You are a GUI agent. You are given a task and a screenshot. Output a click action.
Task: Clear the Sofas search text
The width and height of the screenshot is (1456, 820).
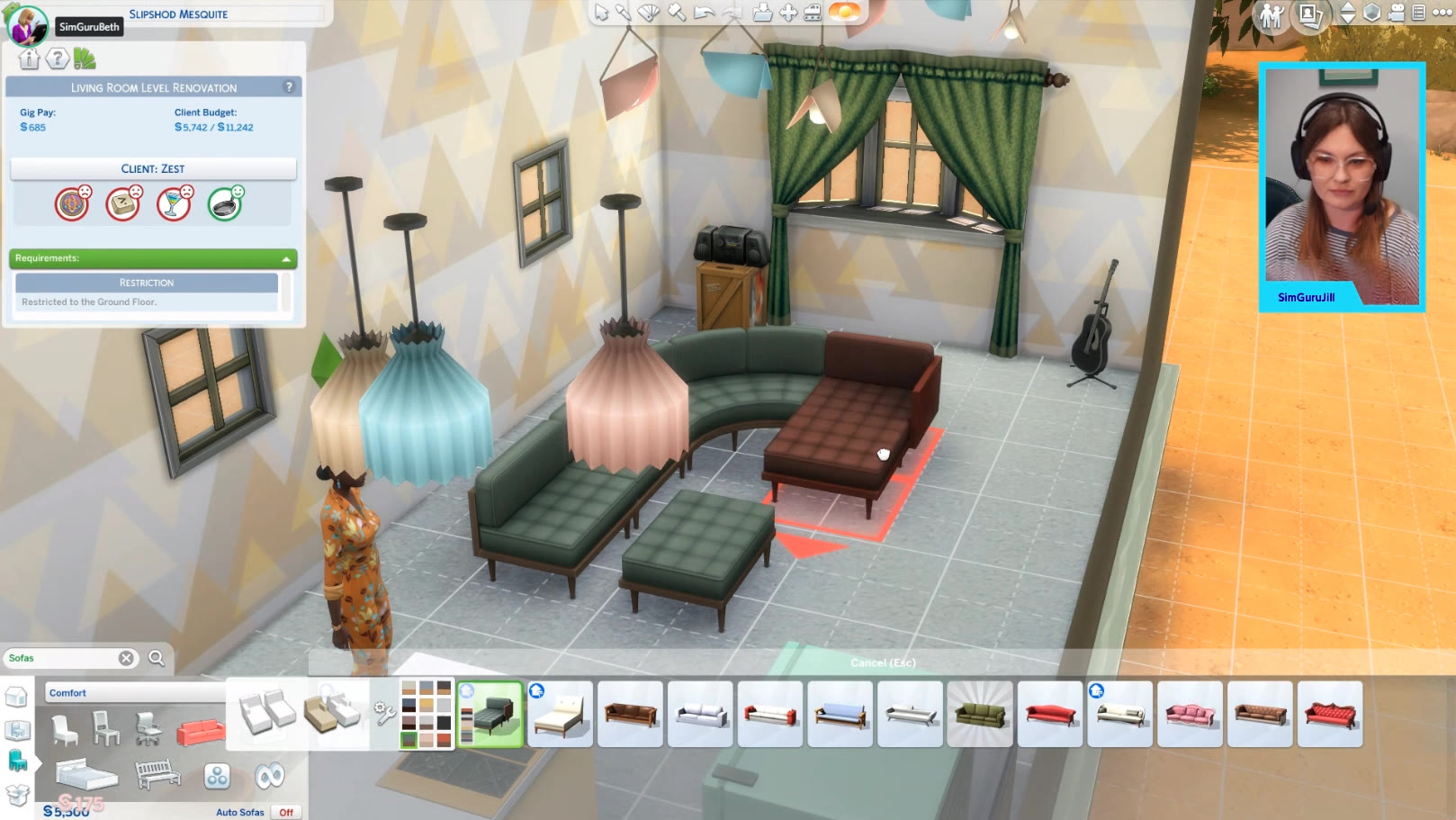coord(127,658)
